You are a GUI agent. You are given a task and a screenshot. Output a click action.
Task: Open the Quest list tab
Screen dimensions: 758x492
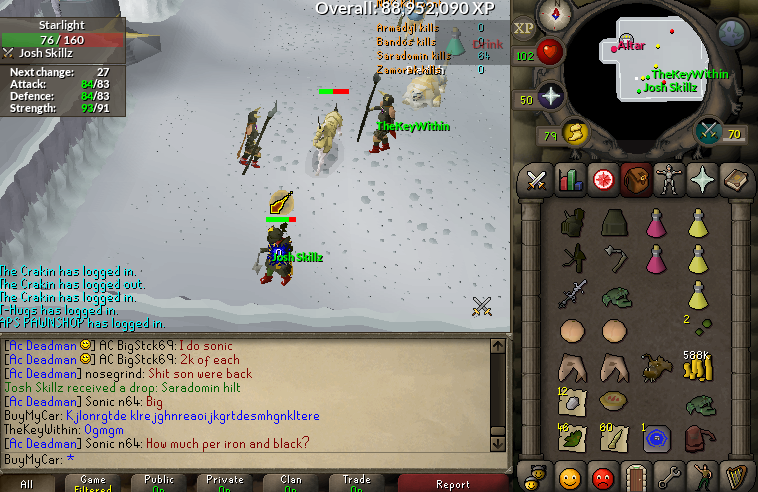coord(602,180)
